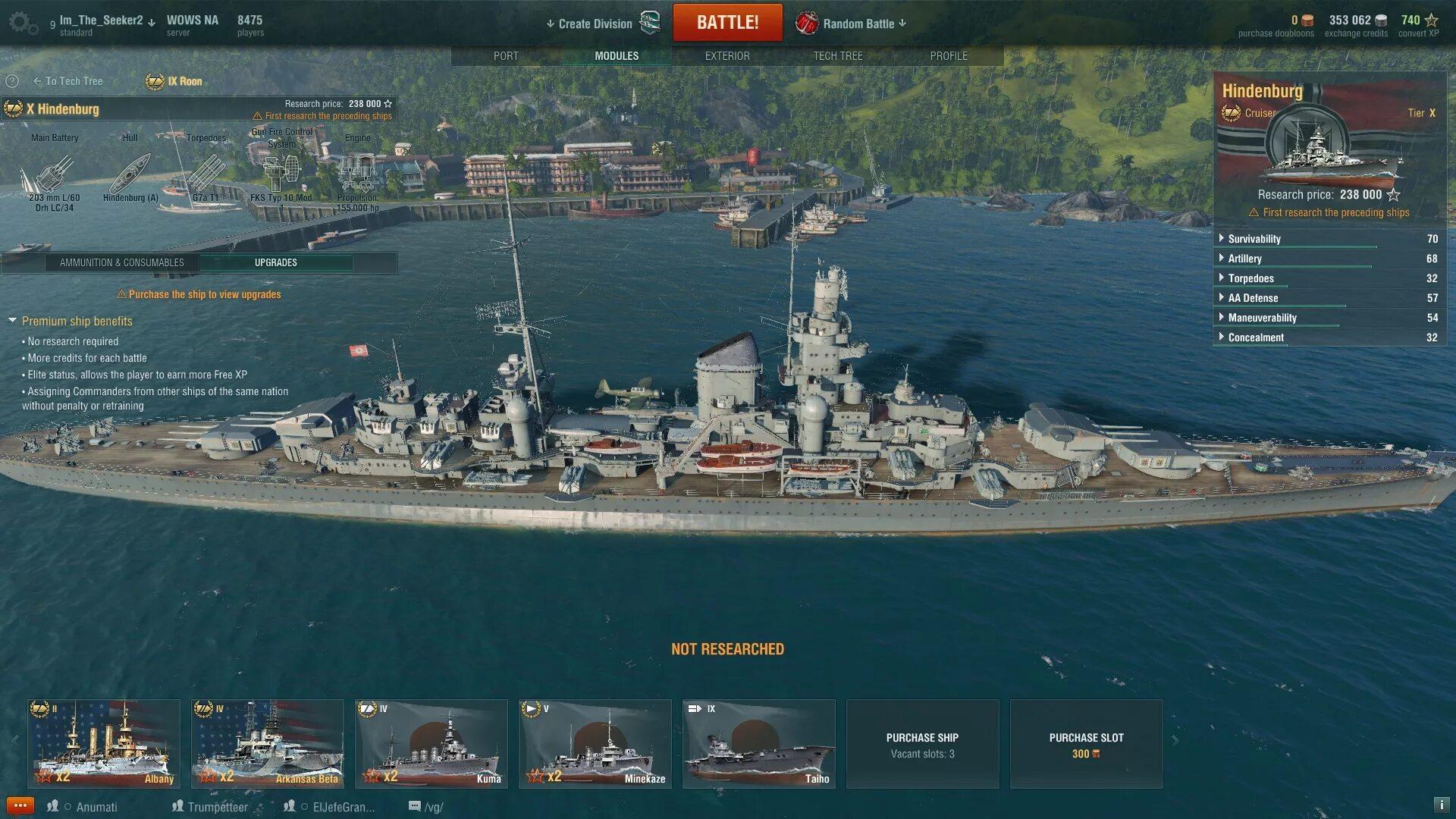Show the Ammunition & Consumables tab

point(122,262)
